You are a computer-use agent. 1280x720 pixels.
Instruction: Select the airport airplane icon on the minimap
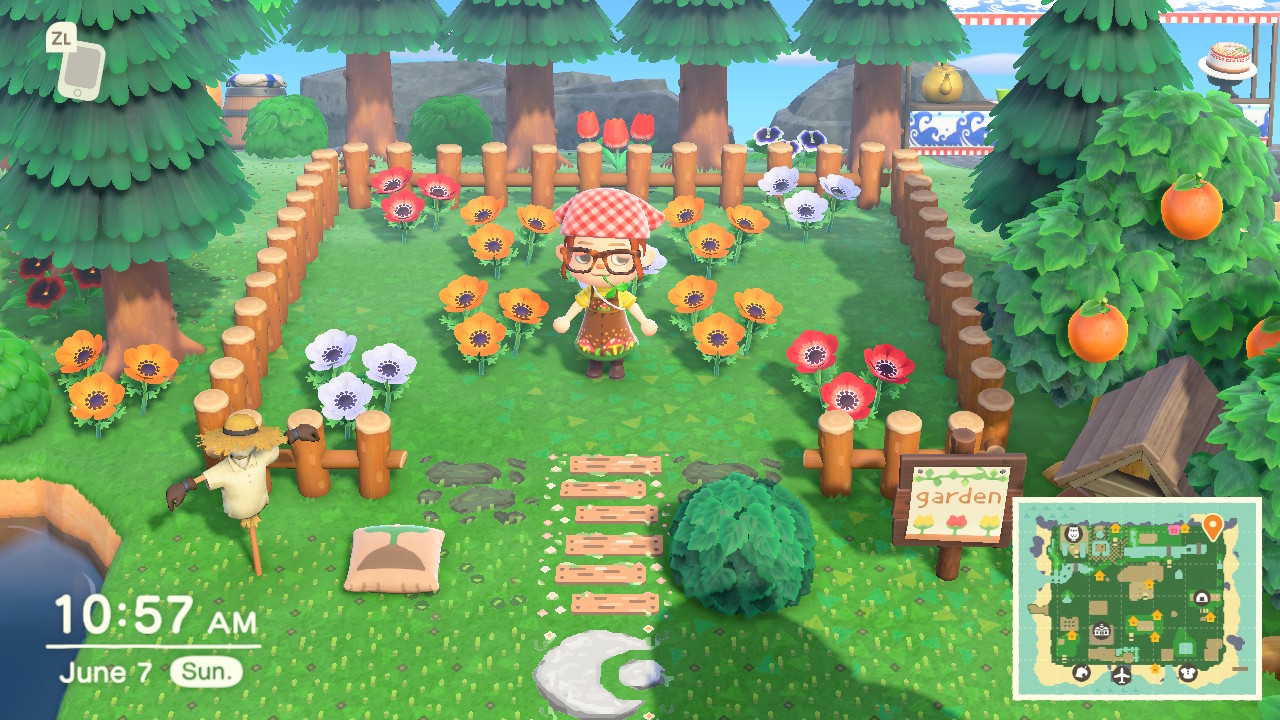(x=1121, y=675)
